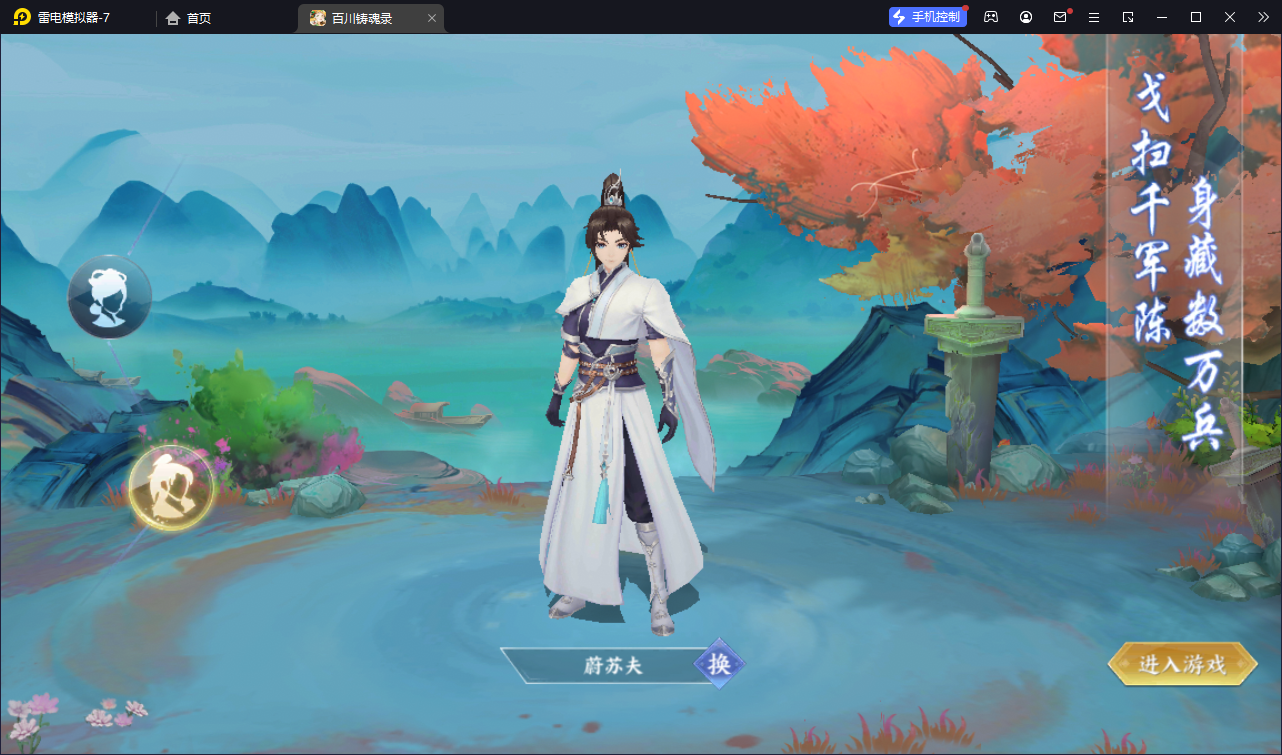Select the female character silhouette icon
Image resolution: width=1282 pixels, height=755 pixels.
(109, 297)
